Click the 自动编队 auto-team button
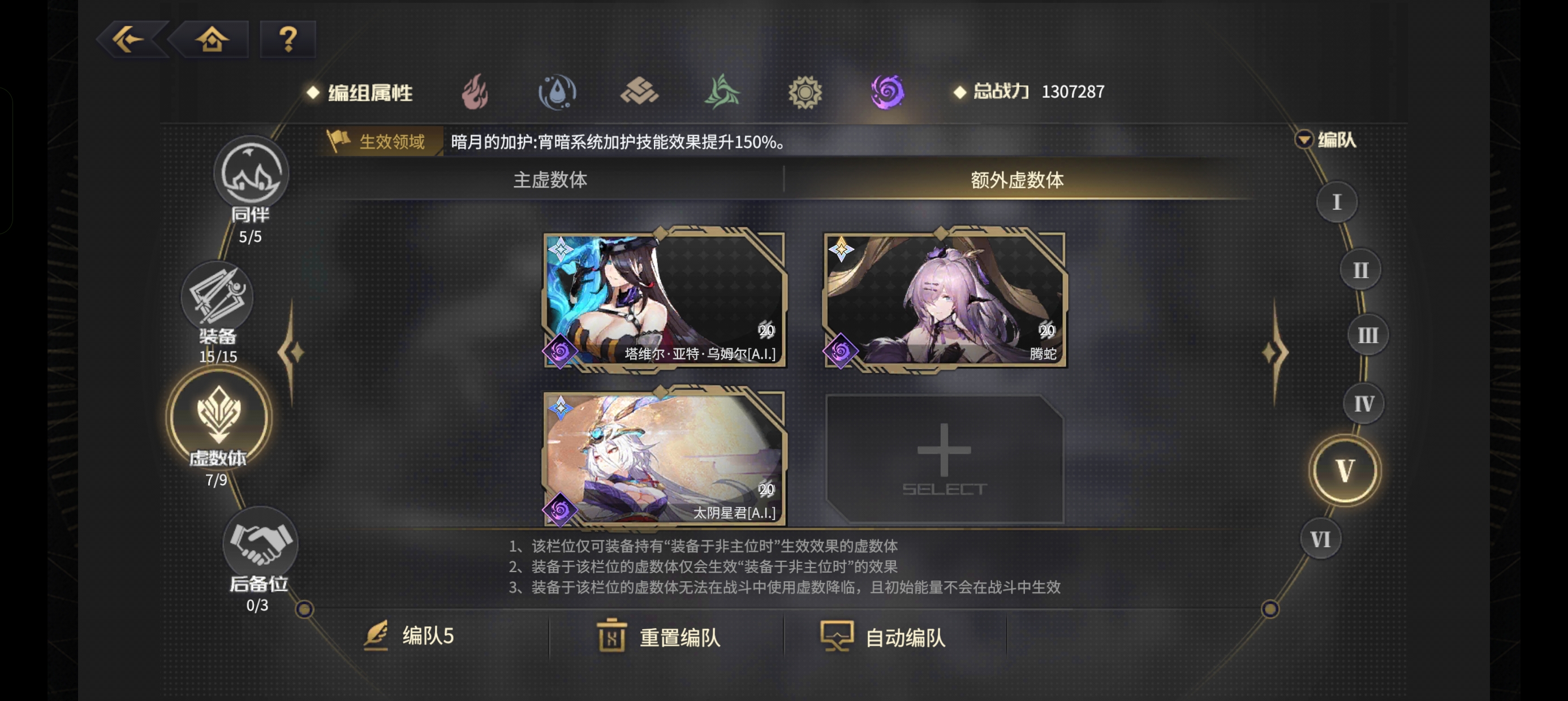This screenshot has height=701, width=1568. pyautogui.click(x=884, y=639)
